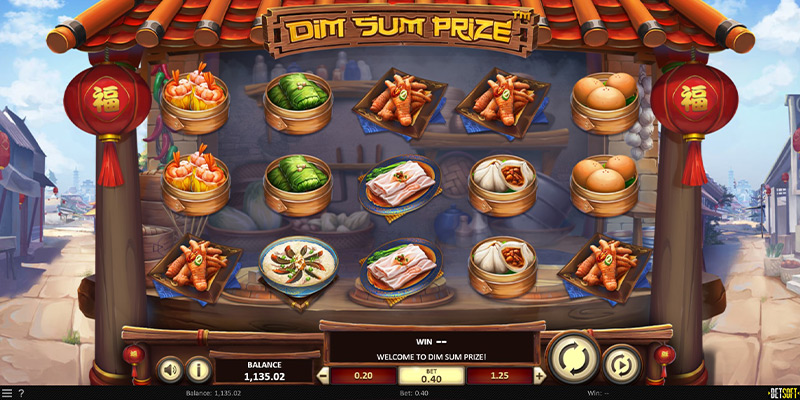Image resolution: width=800 pixels, height=400 pixels.
Task: Open the info paytable button
Action: pos(198,370)
